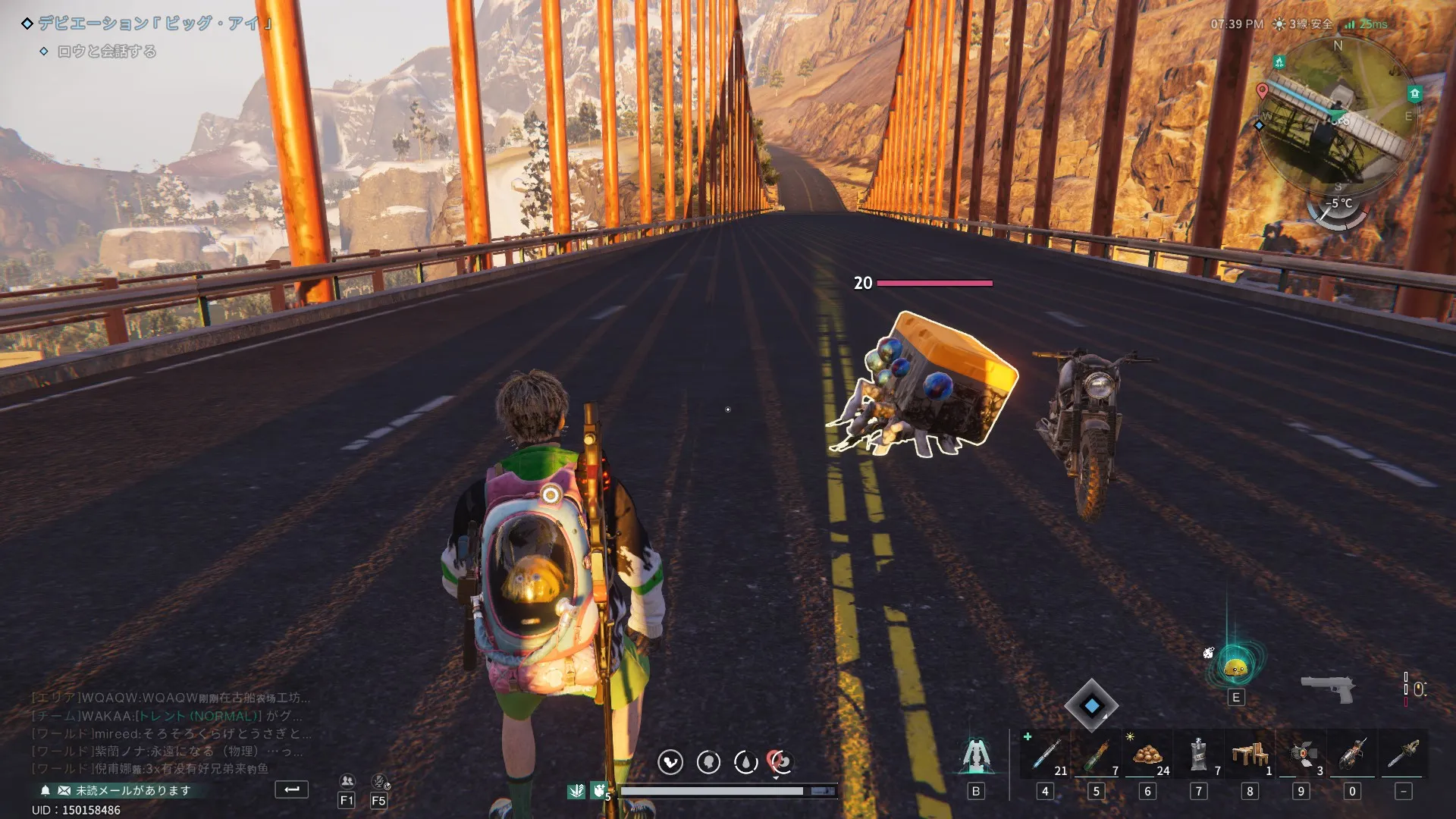Click the red pin marker on minimap
This screenshot has height=819, width=1456.
pos(1262,91)
